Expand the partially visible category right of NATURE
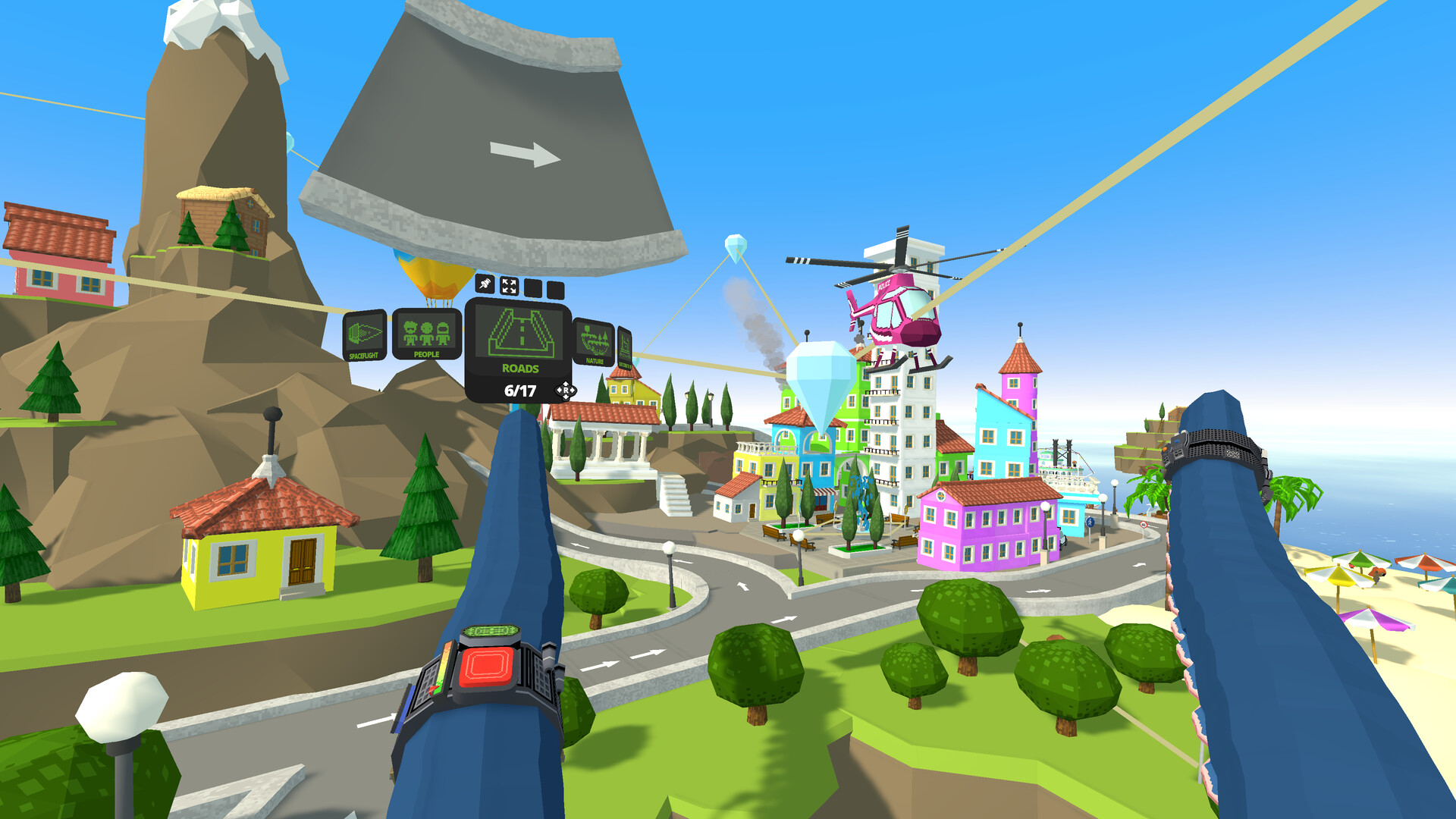This screenshot has height=819, width=1456. coord(624,347)
